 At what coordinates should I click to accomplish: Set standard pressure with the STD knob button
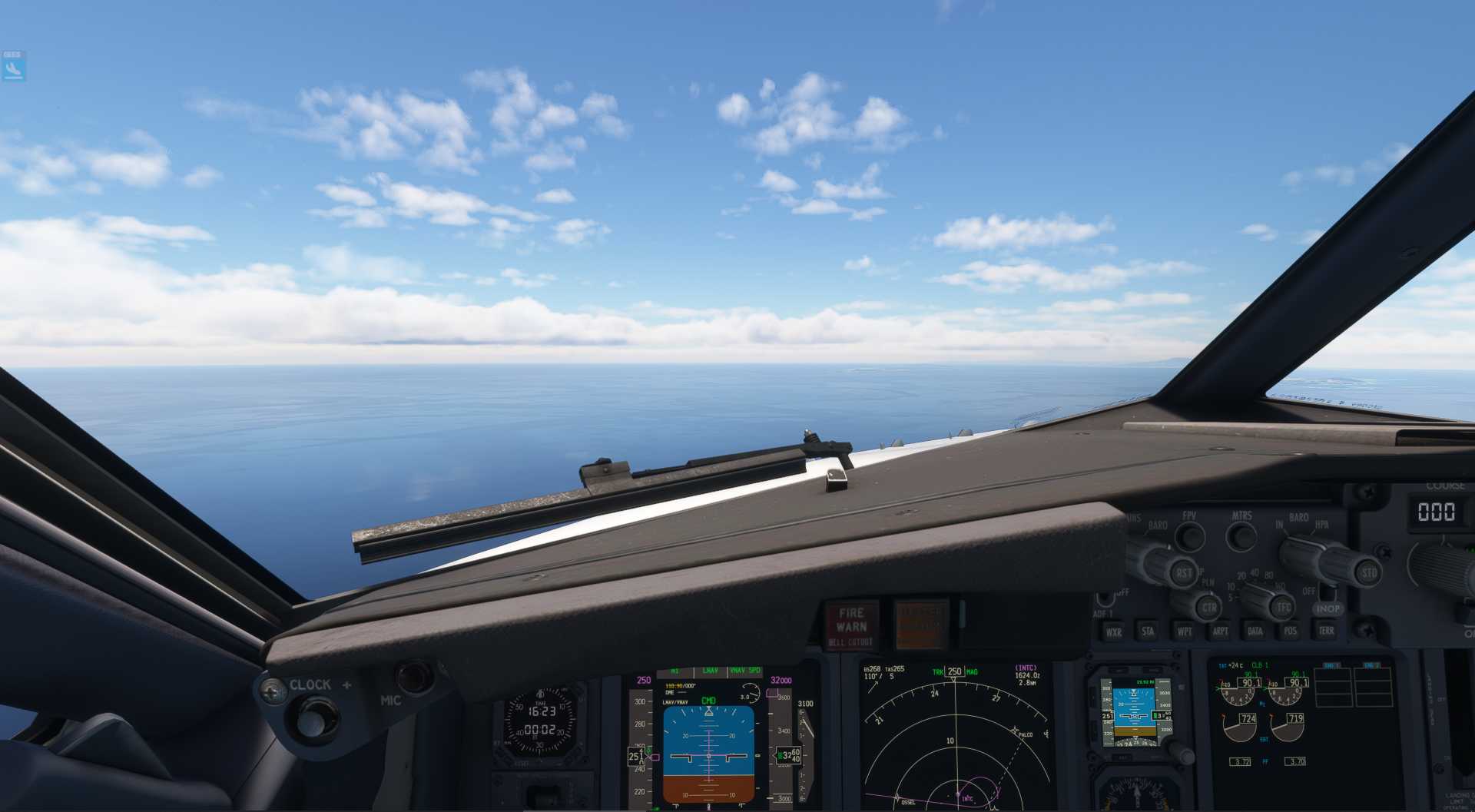click(x=1368, y=572)
